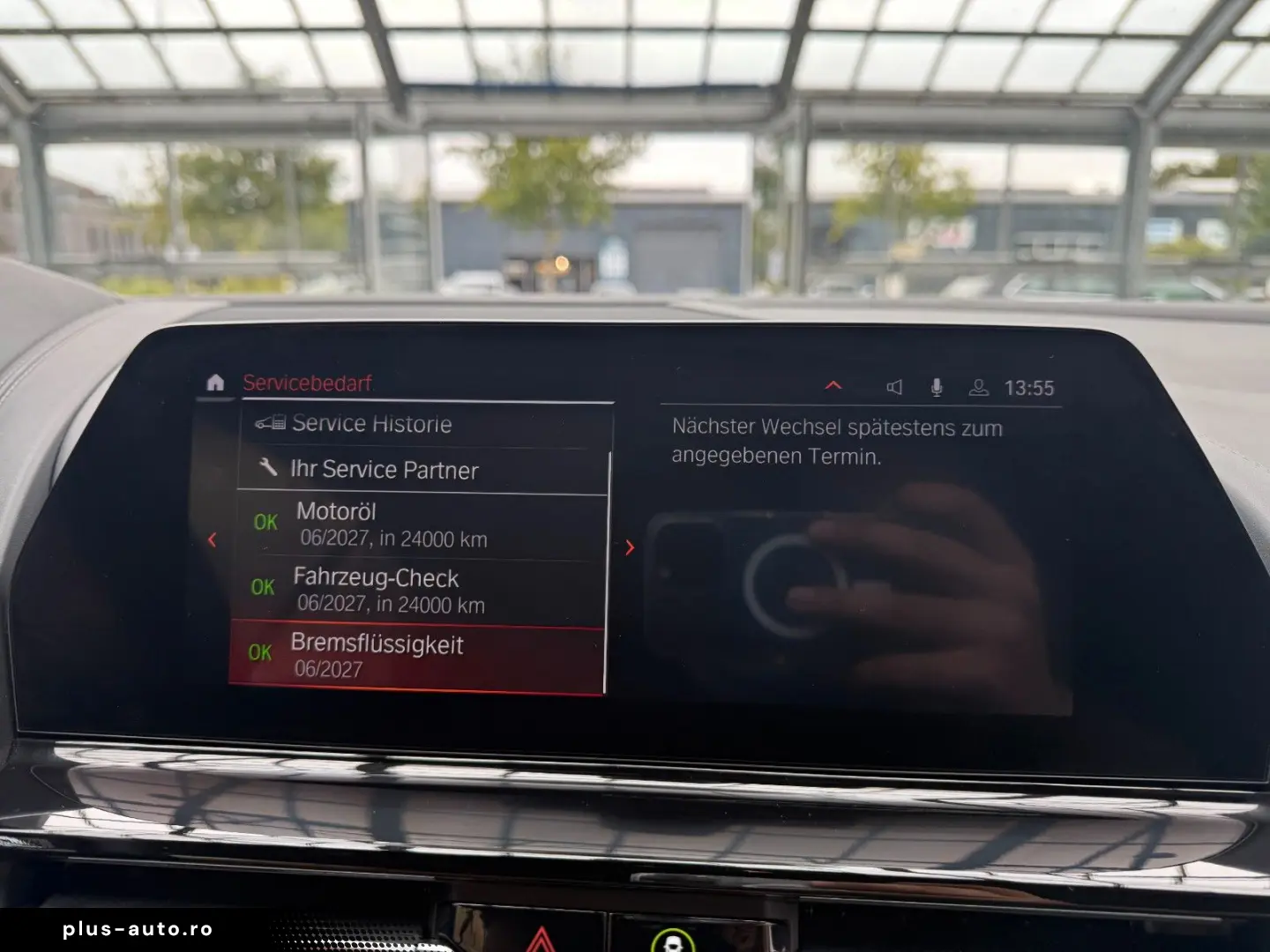Select the Bremsflüssigkeit row
The width and height of the screenshot is (1270, 952).
416,658
